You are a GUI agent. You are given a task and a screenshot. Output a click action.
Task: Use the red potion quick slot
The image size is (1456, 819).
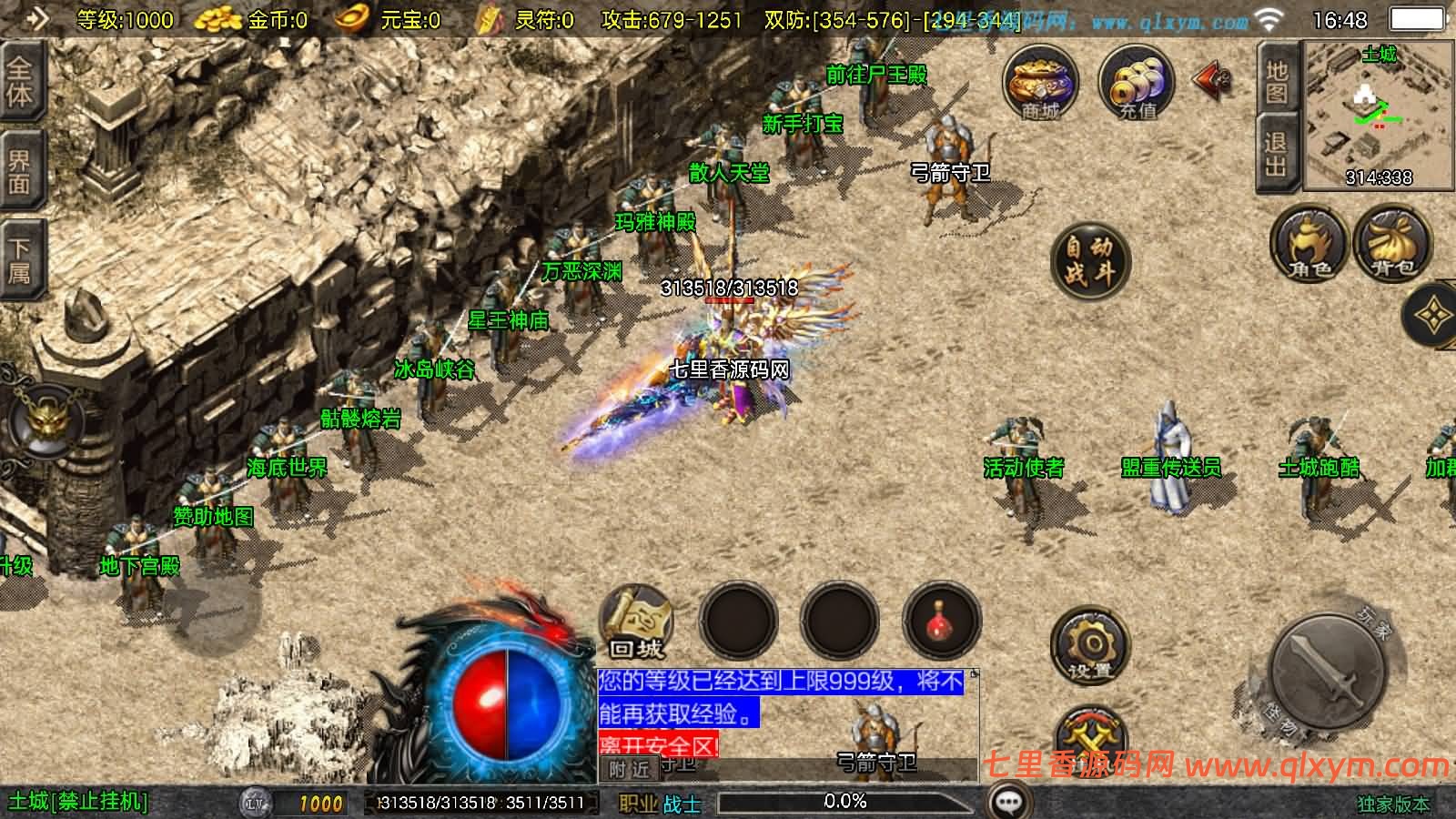pyautogui.click(x=941, y=622)
